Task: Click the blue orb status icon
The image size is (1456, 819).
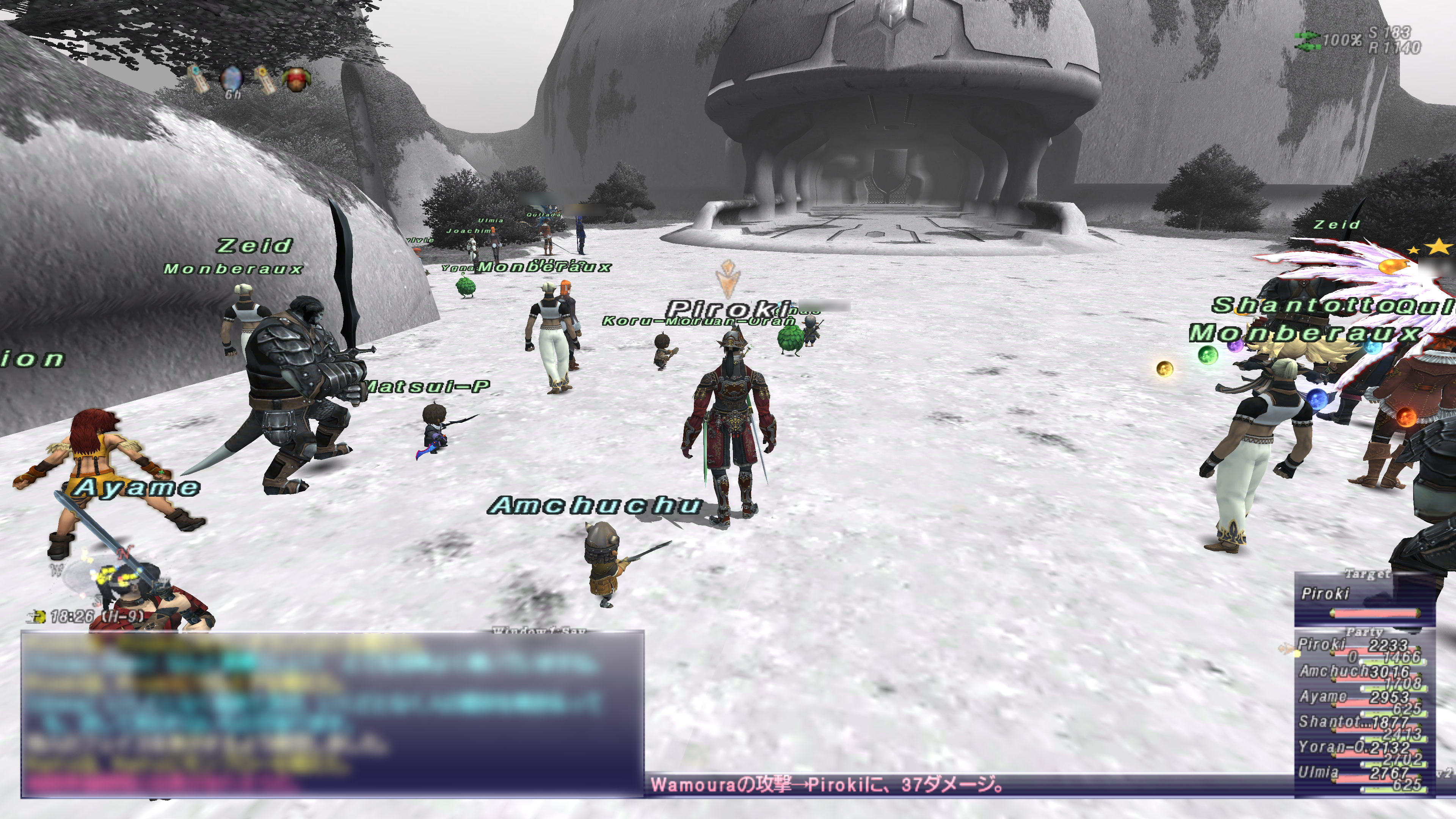Action: (231, 78)
